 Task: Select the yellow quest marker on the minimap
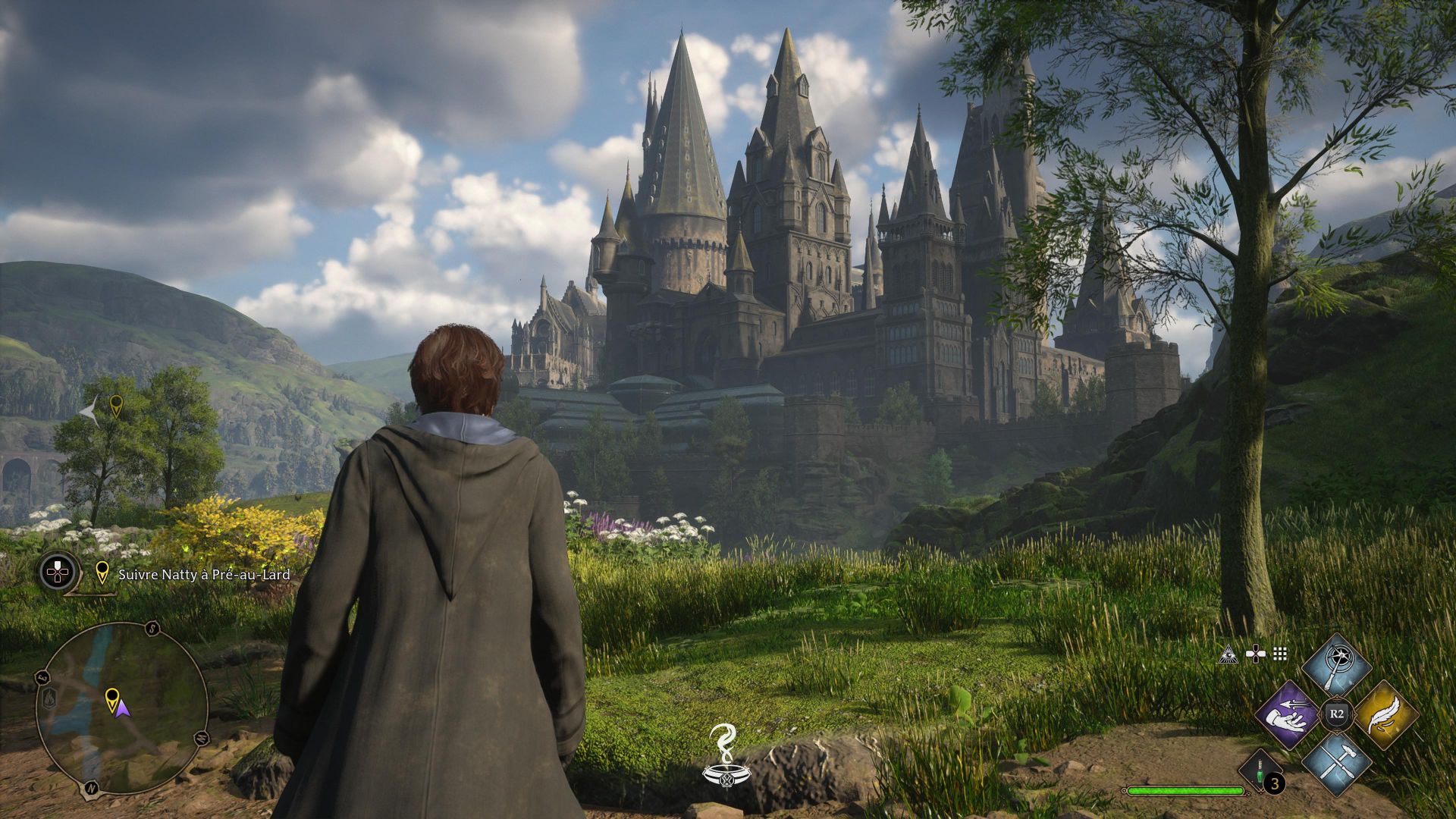[111, 697]
